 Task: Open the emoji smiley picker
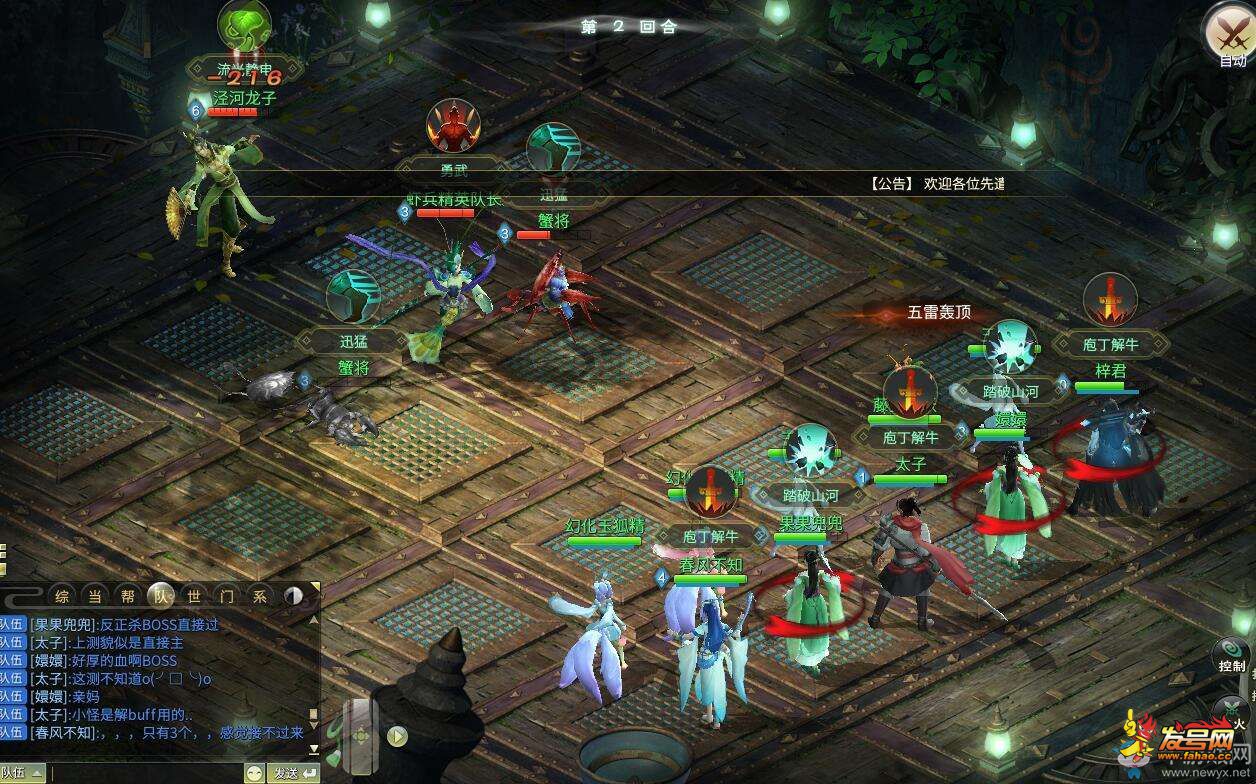[256, 773]
